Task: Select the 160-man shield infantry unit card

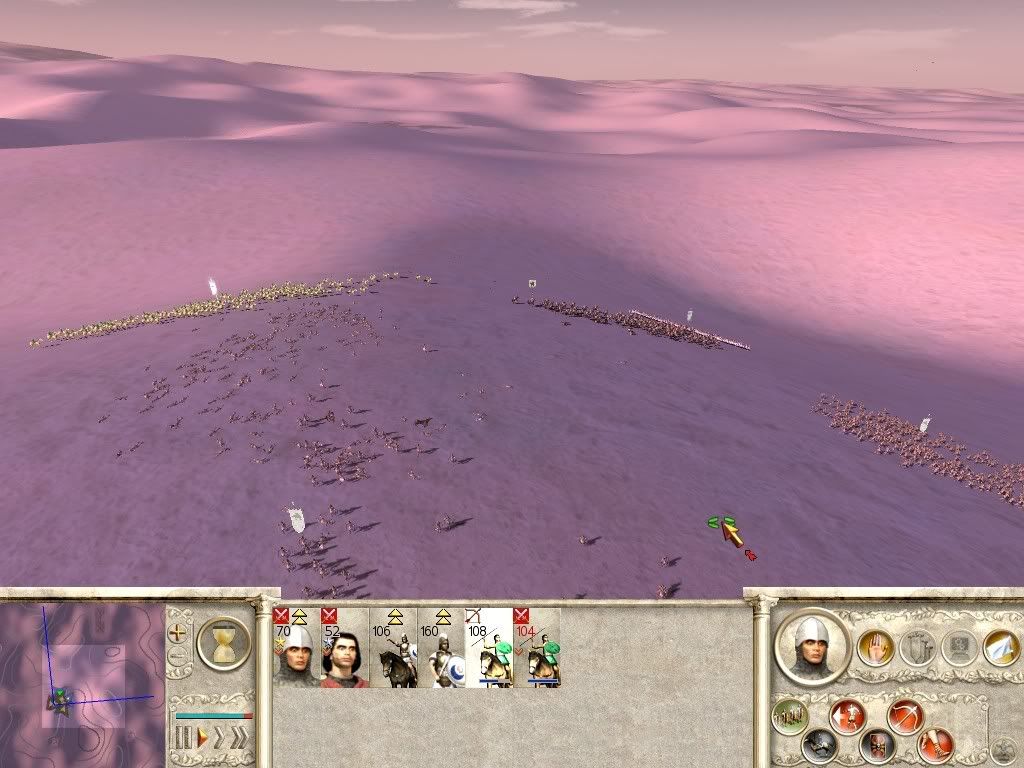Action: (x=441, y=648)
